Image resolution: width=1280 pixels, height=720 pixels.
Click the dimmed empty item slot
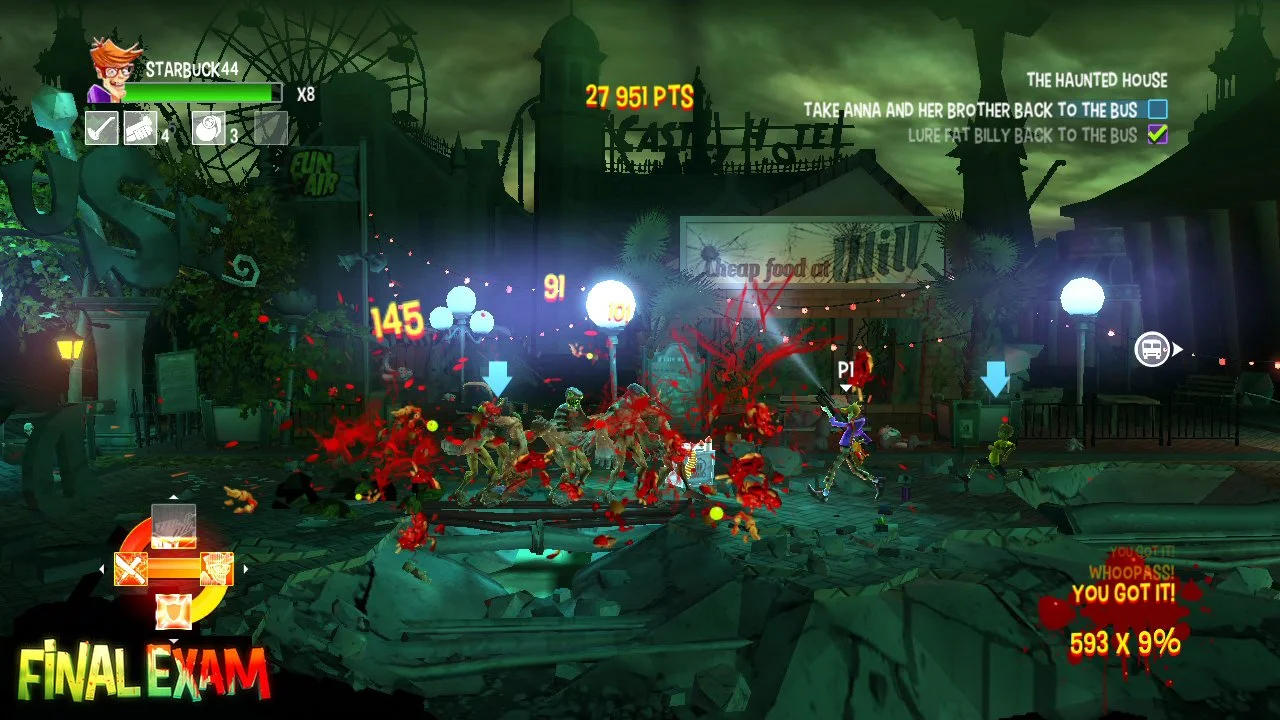pos(271,128)
